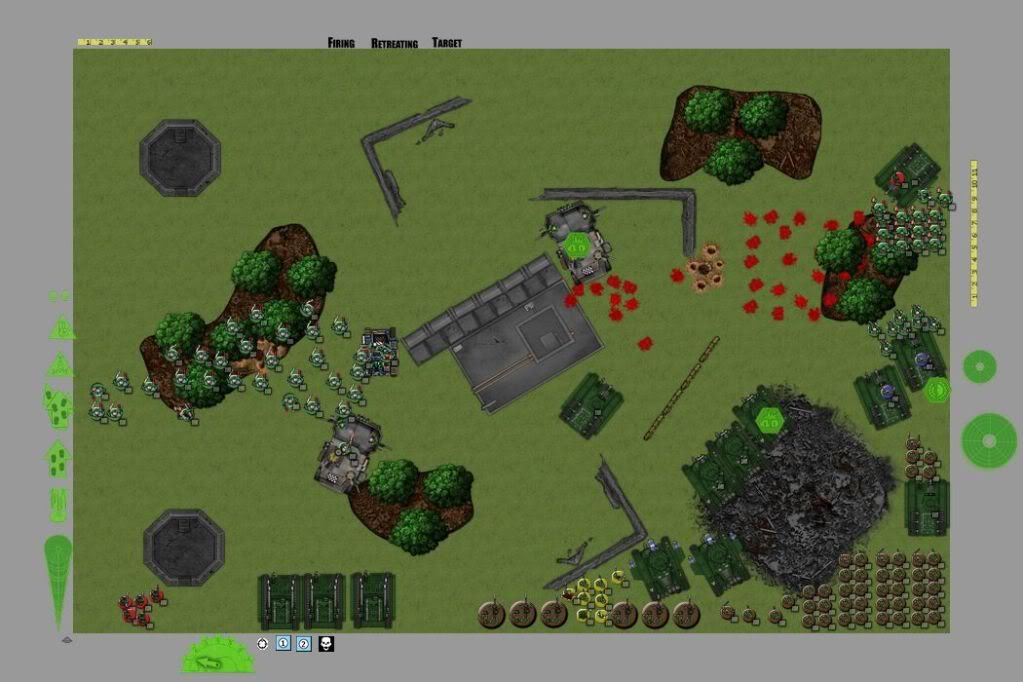
Task: Click the vertical yellow ruler
Action: pyautogui.click(x=973, y=232)
